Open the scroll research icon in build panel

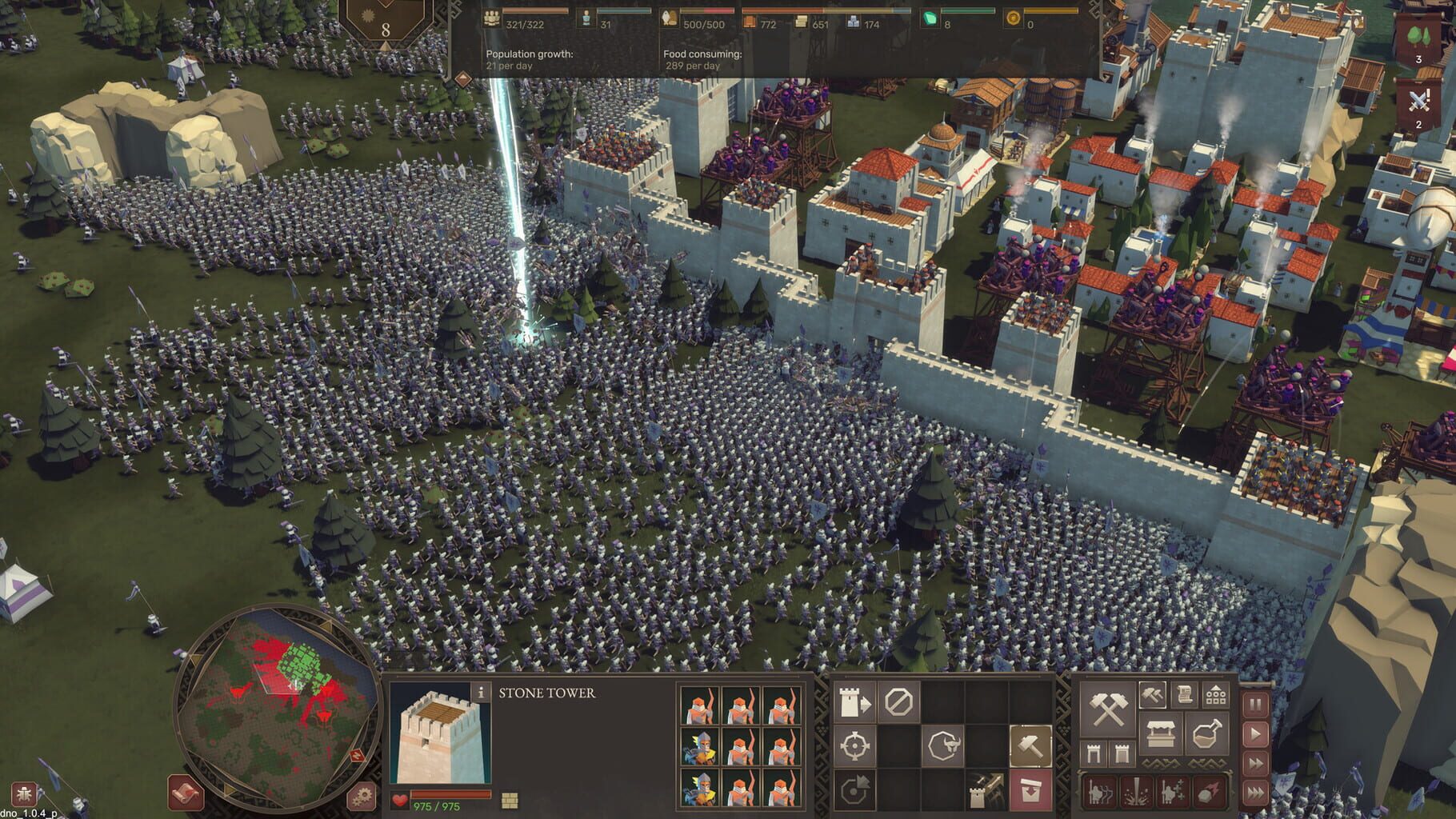coord(1185,695)
